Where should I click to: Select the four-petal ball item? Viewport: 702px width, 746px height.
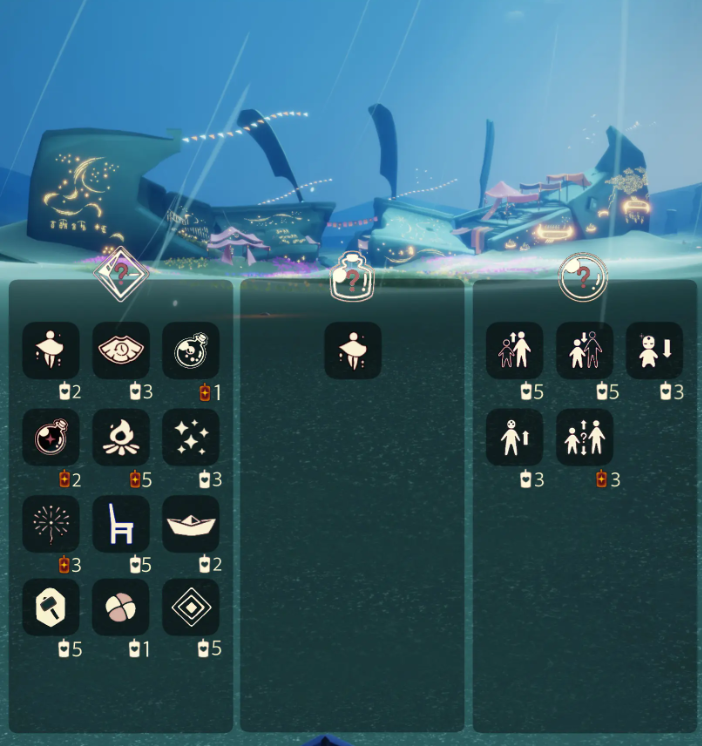click(x=121, y=607)
